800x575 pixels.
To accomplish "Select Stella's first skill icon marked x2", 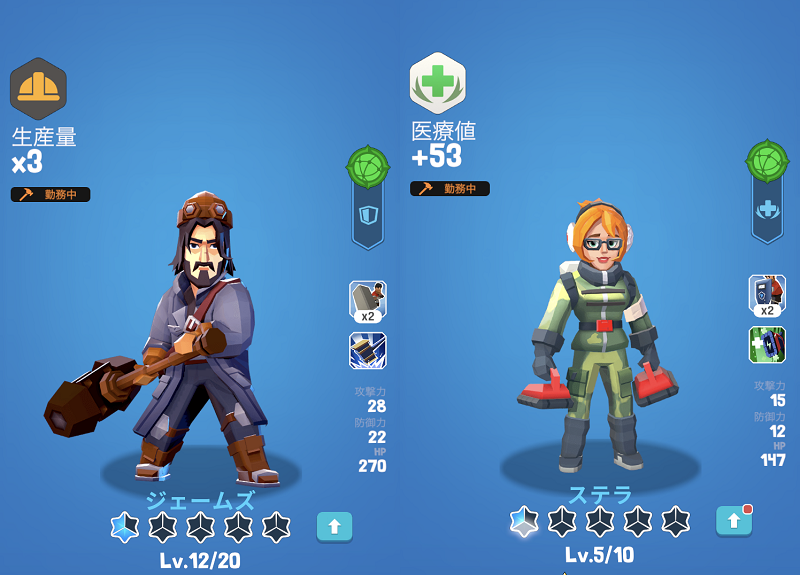I will click(x=767, y=296).
